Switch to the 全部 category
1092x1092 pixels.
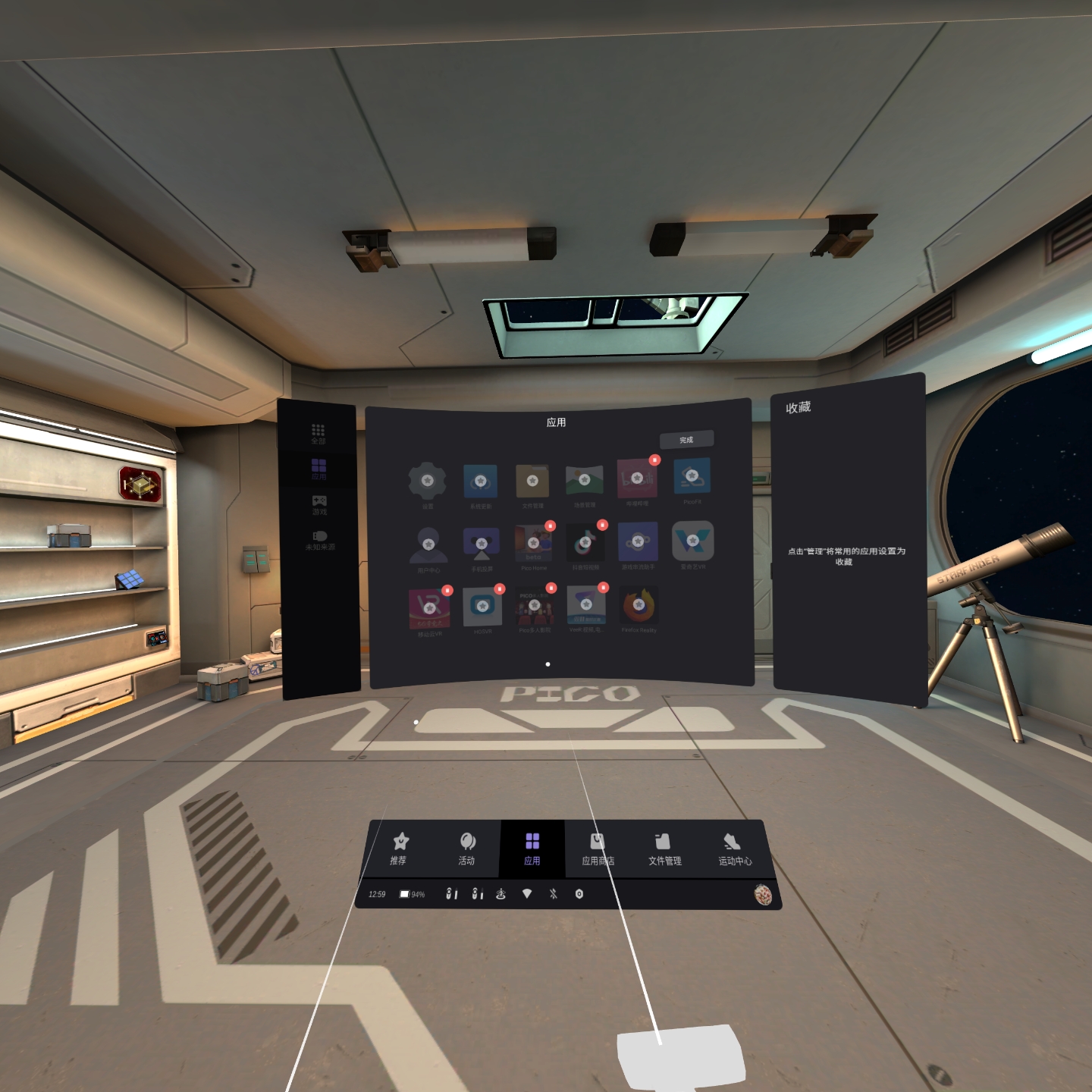click(318, 434)
